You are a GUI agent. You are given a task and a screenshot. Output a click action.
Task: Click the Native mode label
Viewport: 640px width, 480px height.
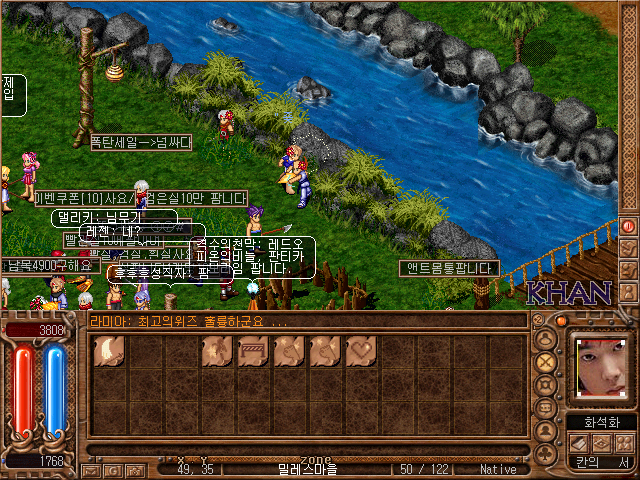pos(498,468)
